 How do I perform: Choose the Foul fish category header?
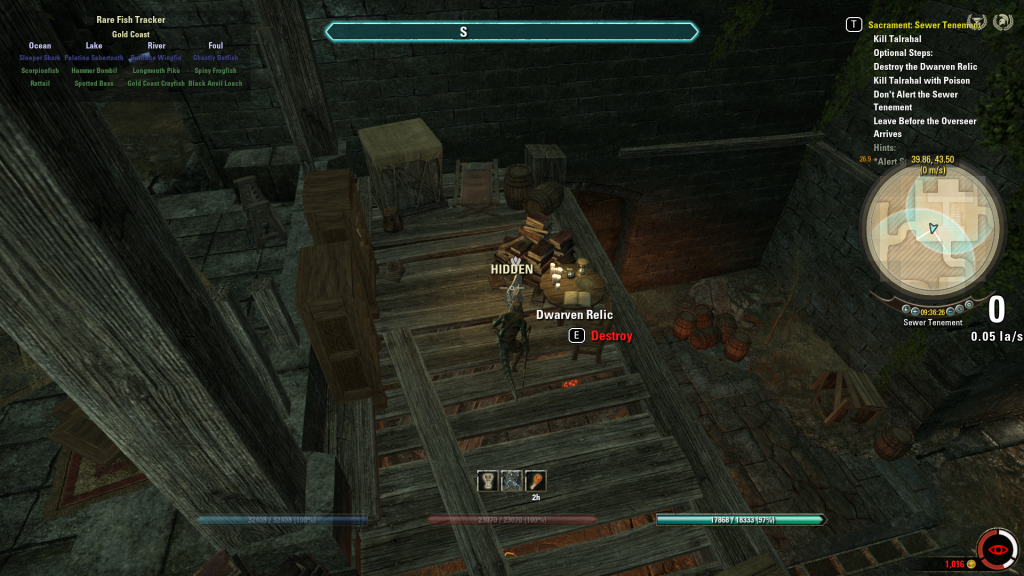point(216,46)
